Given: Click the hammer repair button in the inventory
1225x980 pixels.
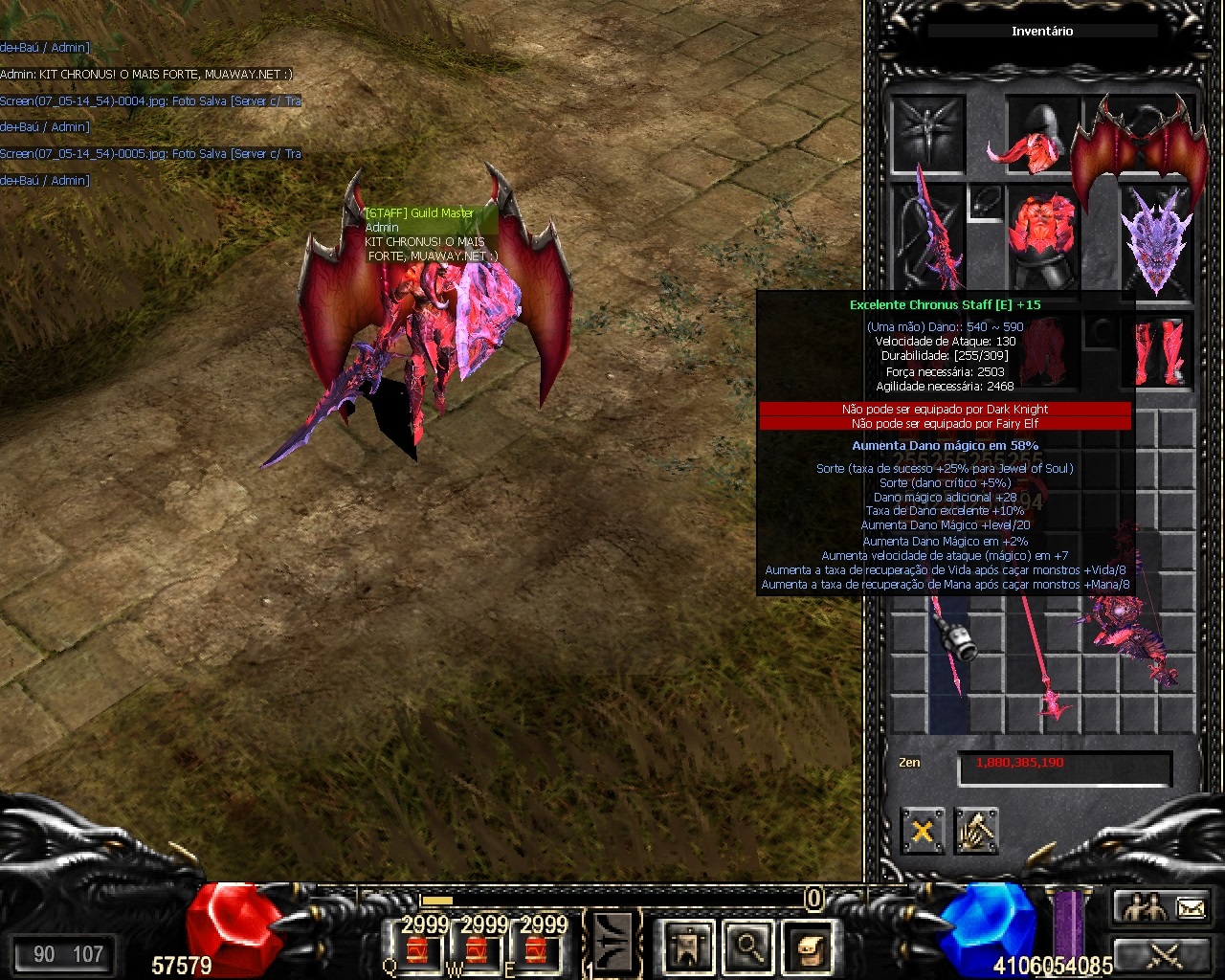Looking at the screenshot, I should [x=976, y=831].
